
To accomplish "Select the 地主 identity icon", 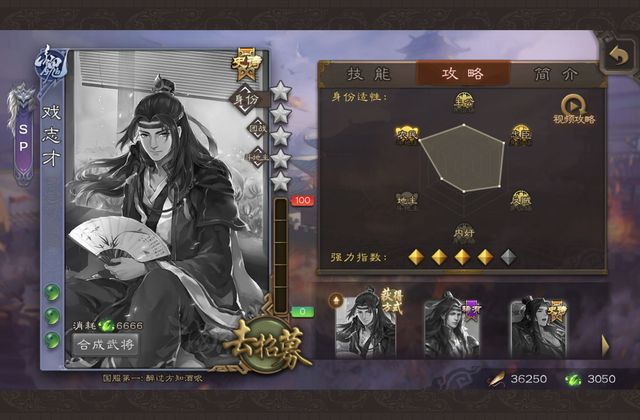I will (x=406, y=198).
